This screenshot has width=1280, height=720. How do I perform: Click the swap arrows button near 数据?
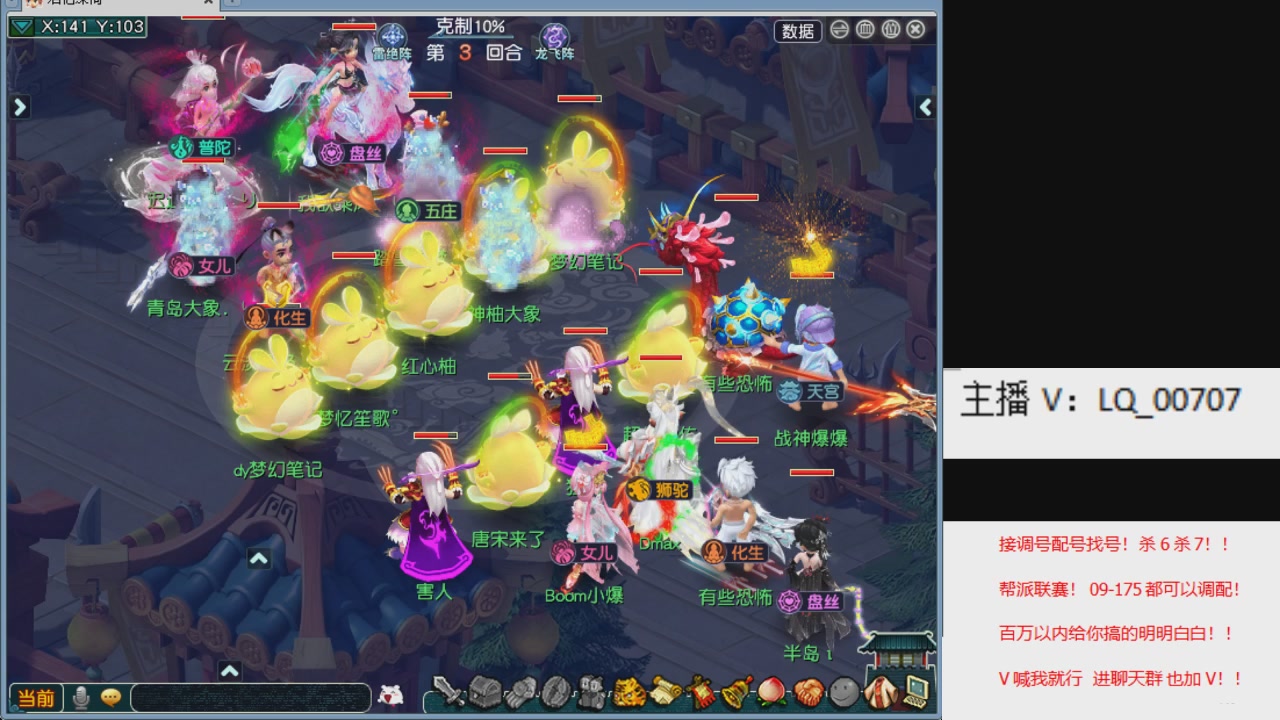840,30
